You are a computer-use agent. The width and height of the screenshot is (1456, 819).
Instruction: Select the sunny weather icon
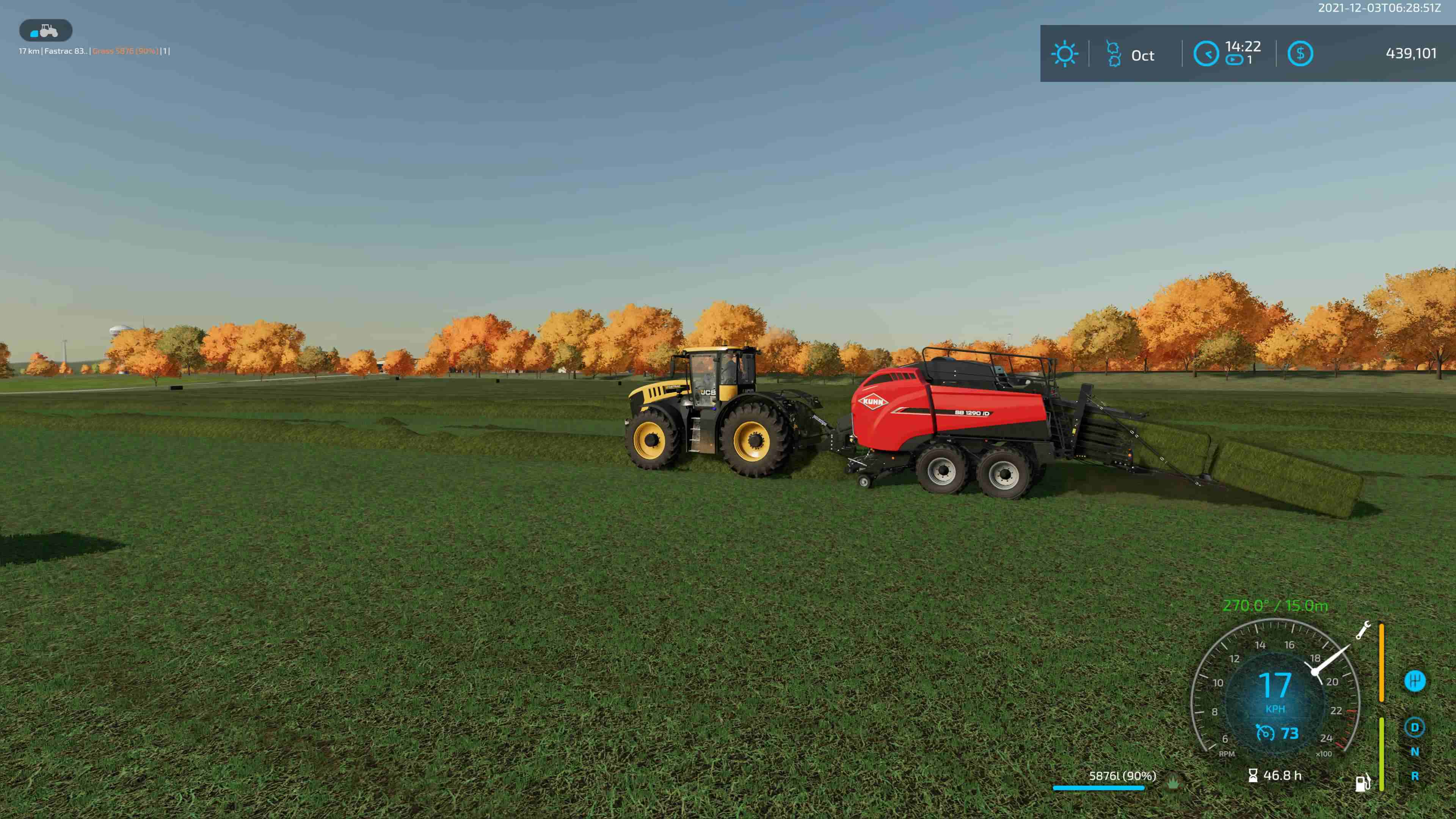pyautogui.click(x=1064, y=54)
